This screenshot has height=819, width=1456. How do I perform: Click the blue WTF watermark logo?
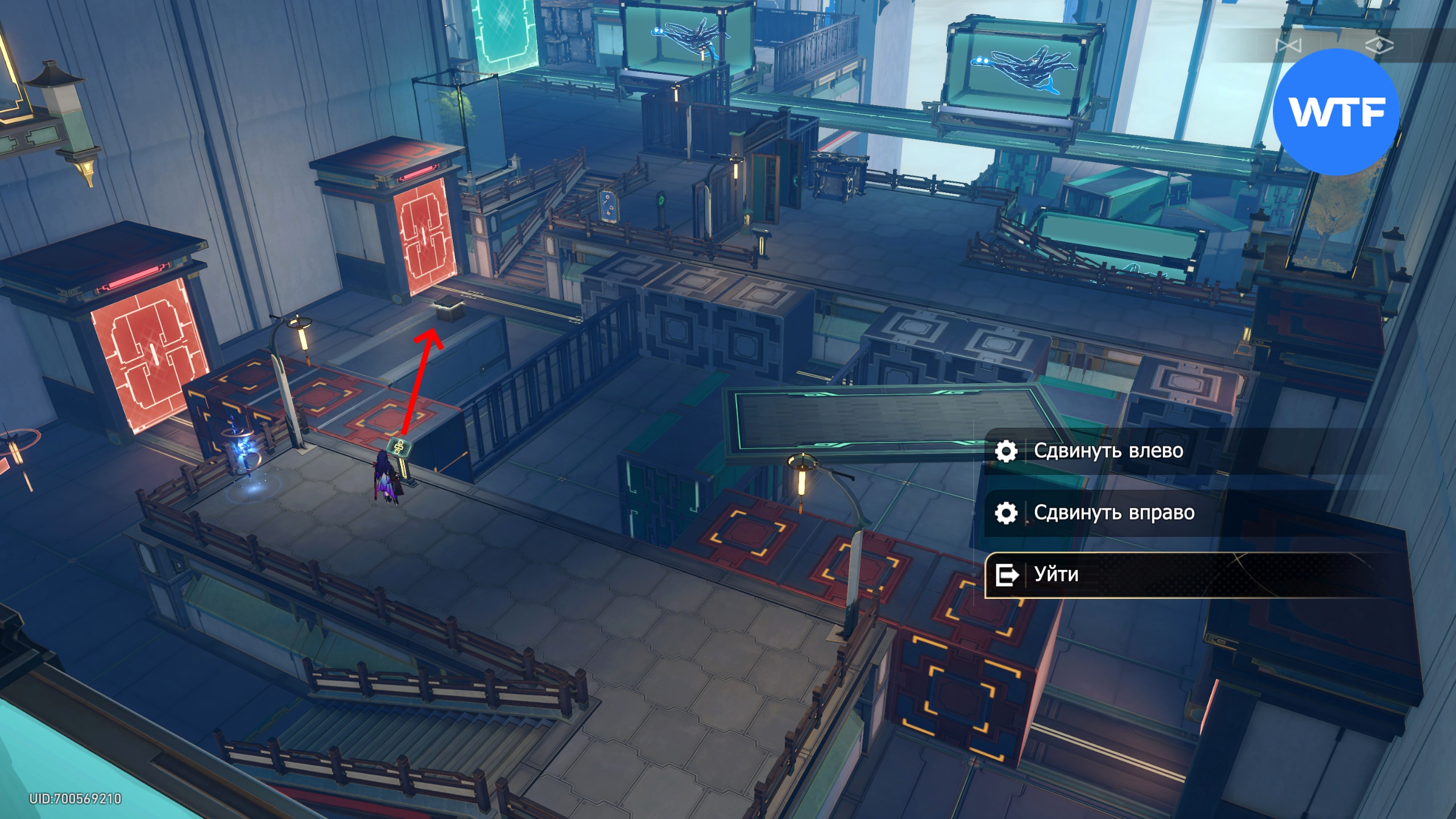tap(1336, 112)
